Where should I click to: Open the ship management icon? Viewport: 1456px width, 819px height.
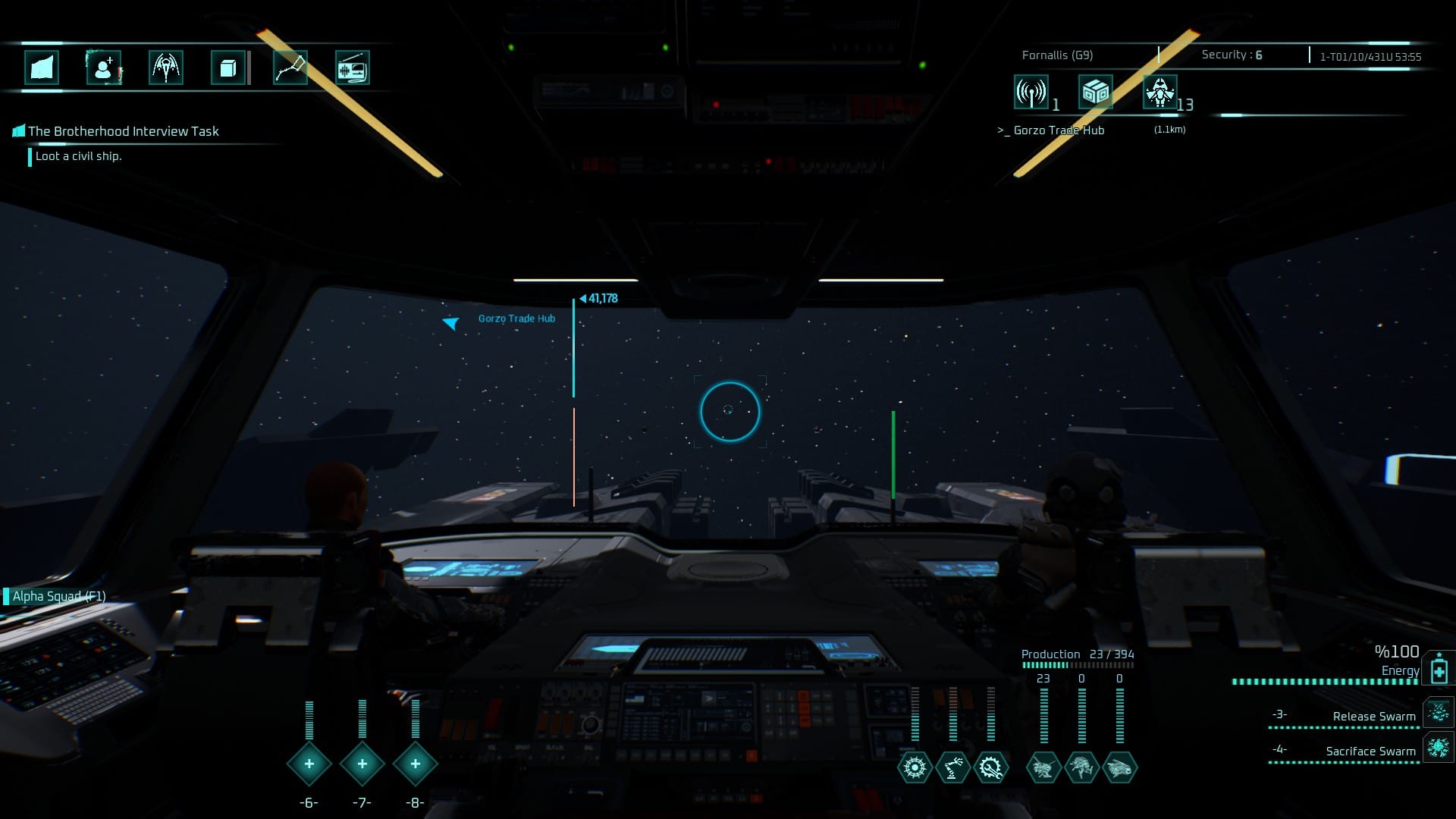(166, 68)
